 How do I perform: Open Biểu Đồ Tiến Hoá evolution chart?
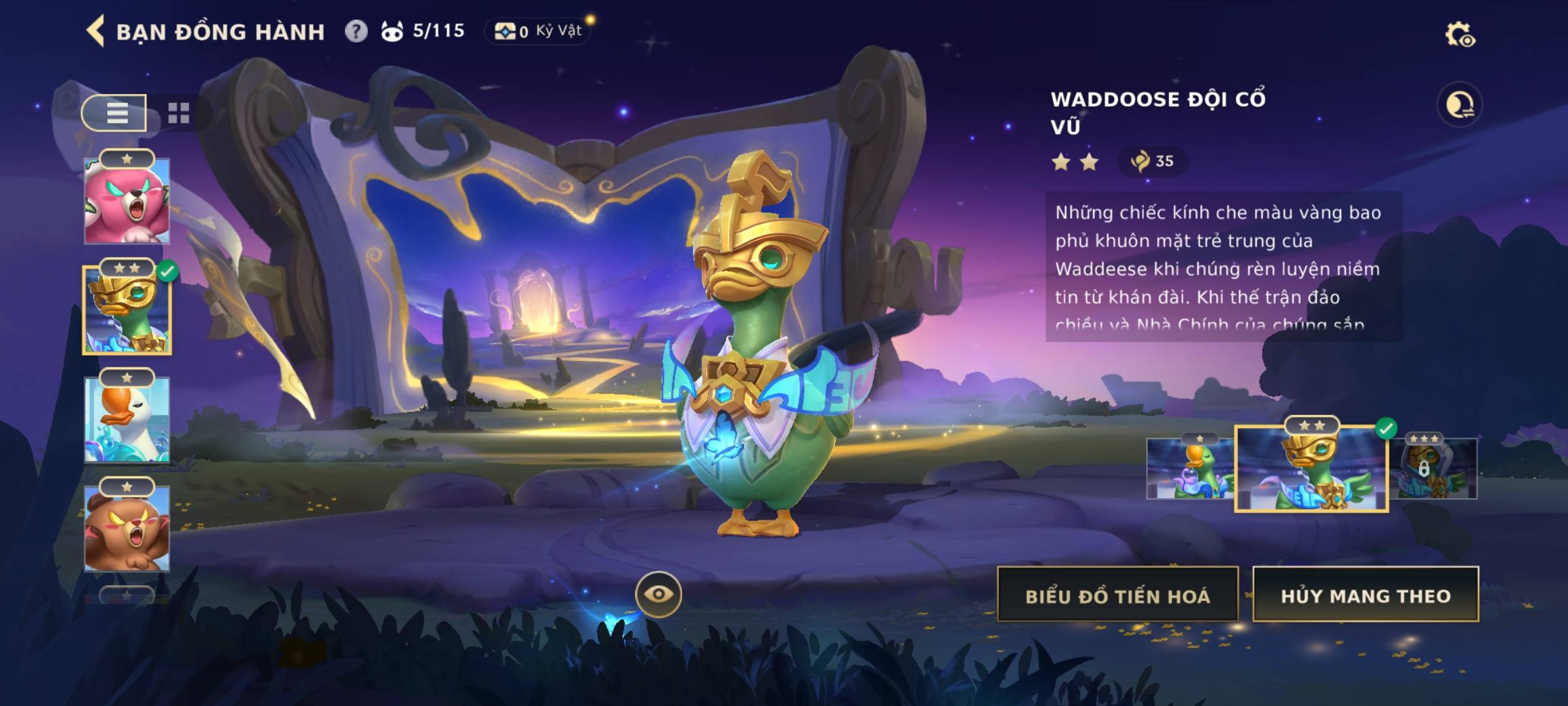pyautogui.click(x=1117, y=595)
